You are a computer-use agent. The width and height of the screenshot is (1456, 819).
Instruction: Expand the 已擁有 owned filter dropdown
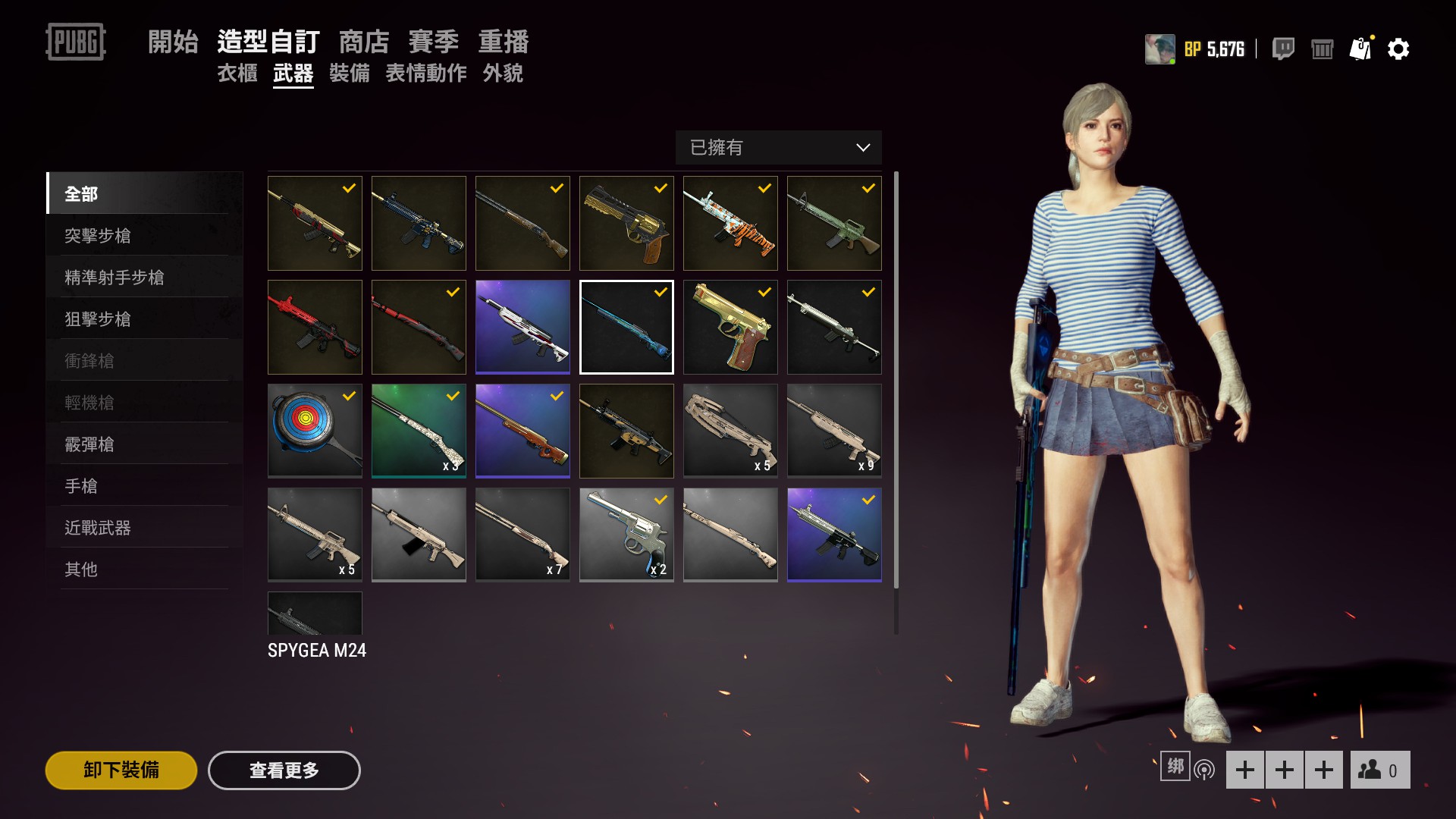point(778,148)
